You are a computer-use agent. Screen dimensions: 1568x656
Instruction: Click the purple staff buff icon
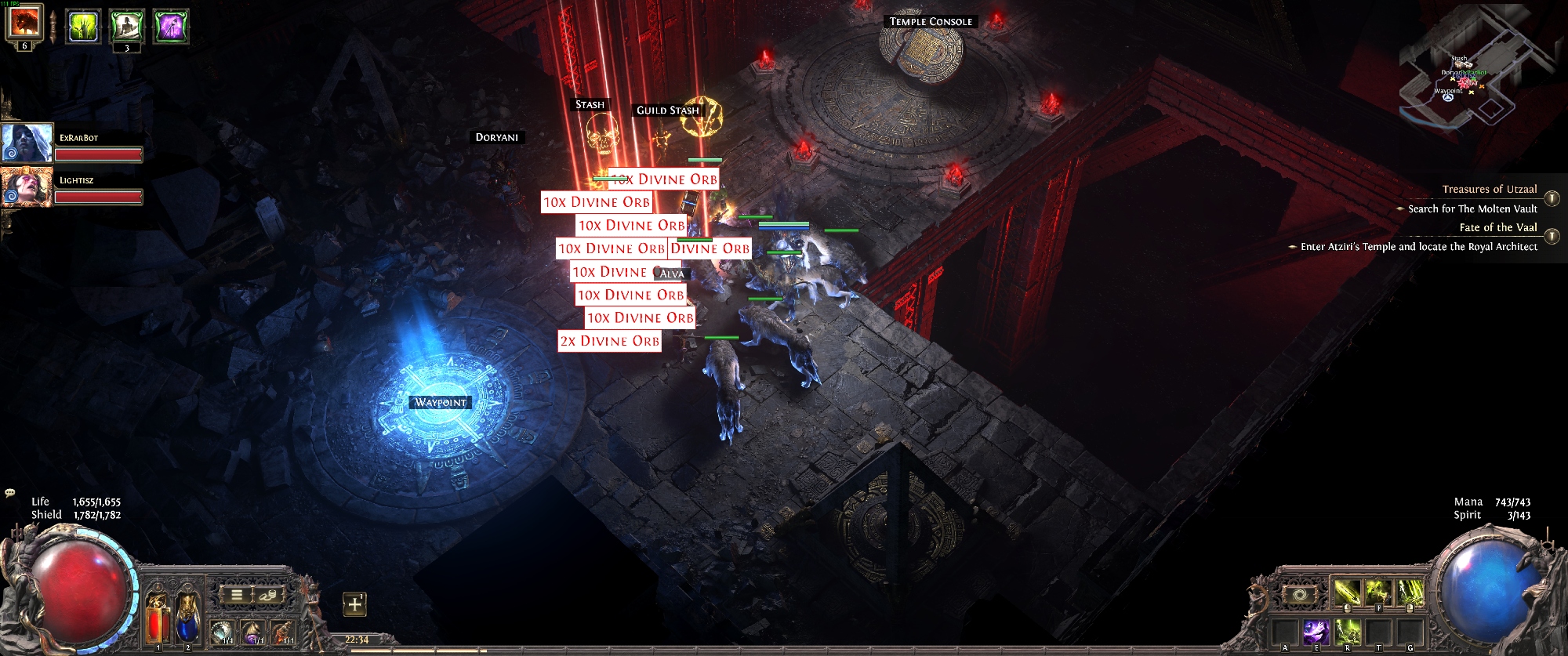[170, 26]
